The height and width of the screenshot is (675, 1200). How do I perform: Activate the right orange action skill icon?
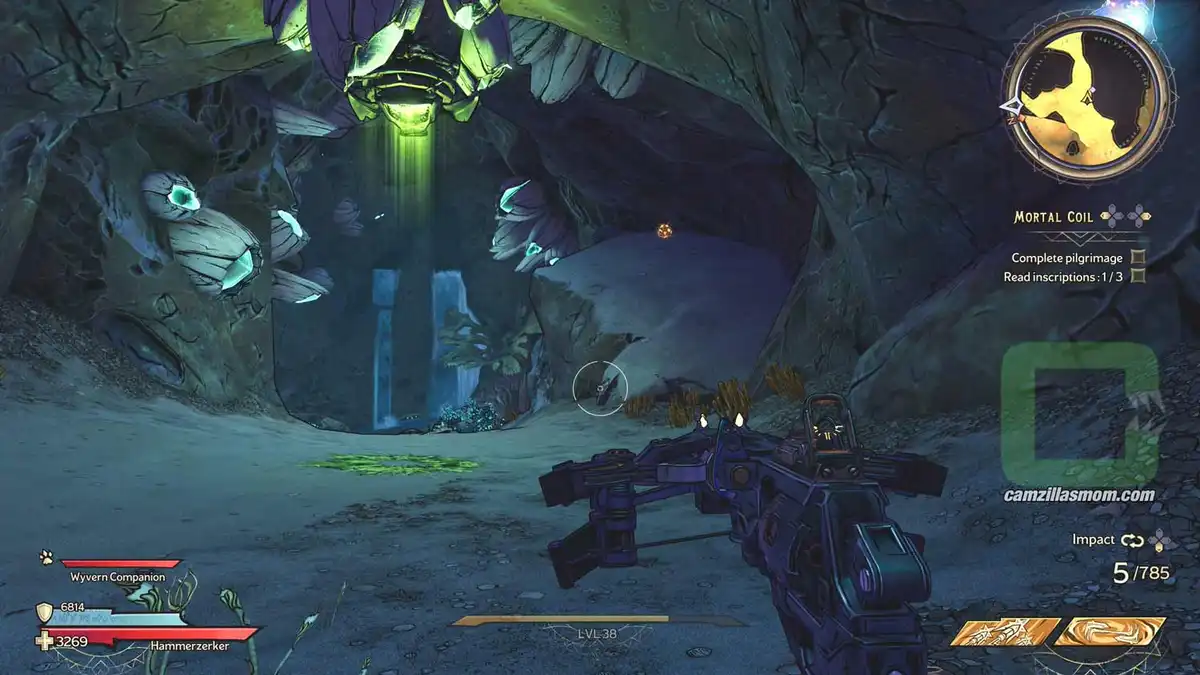pyautogui.click(x=1110, y=631)
